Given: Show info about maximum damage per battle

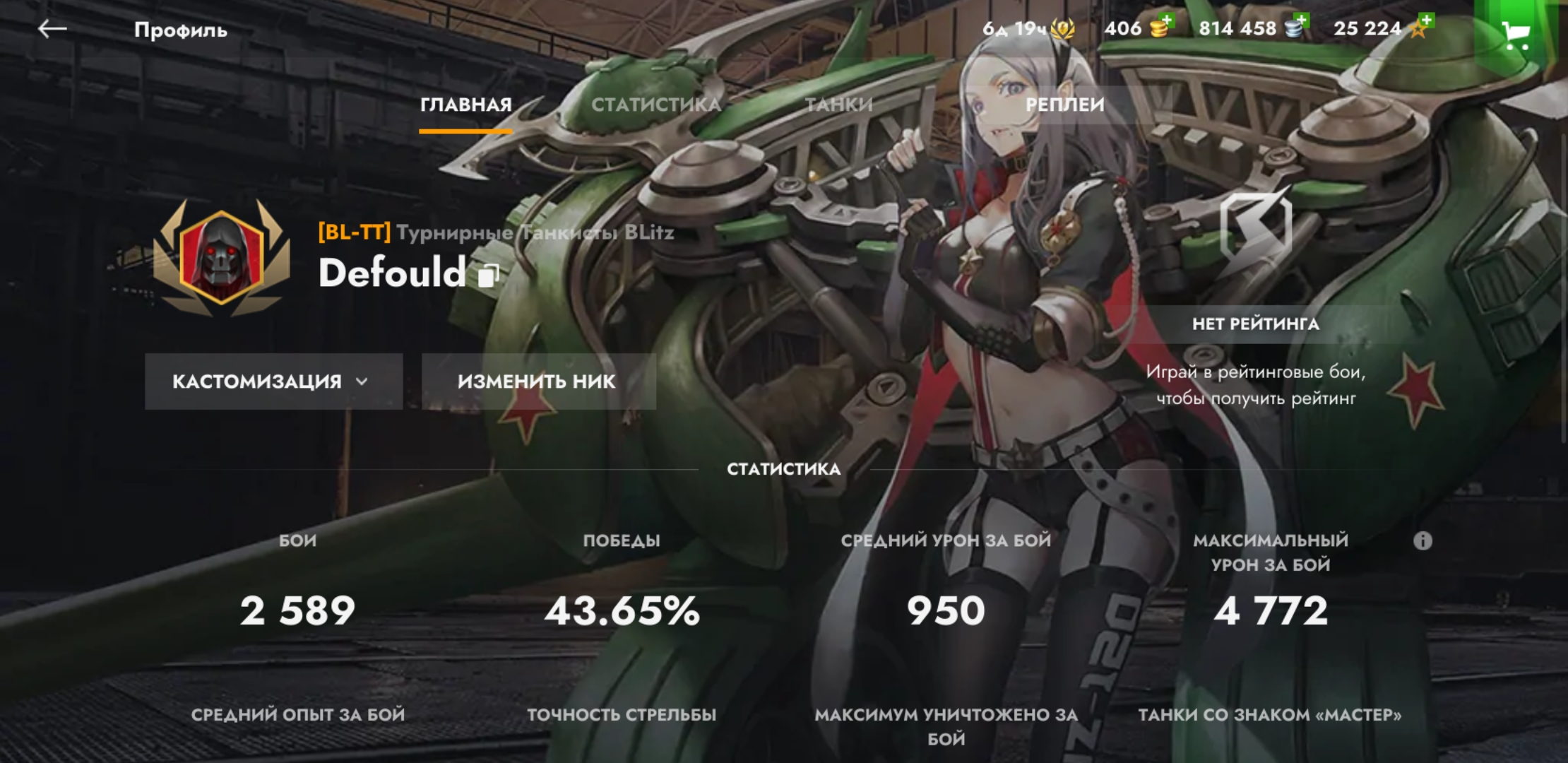Looking at the screenshot, I should click(x=1423, y=541).
